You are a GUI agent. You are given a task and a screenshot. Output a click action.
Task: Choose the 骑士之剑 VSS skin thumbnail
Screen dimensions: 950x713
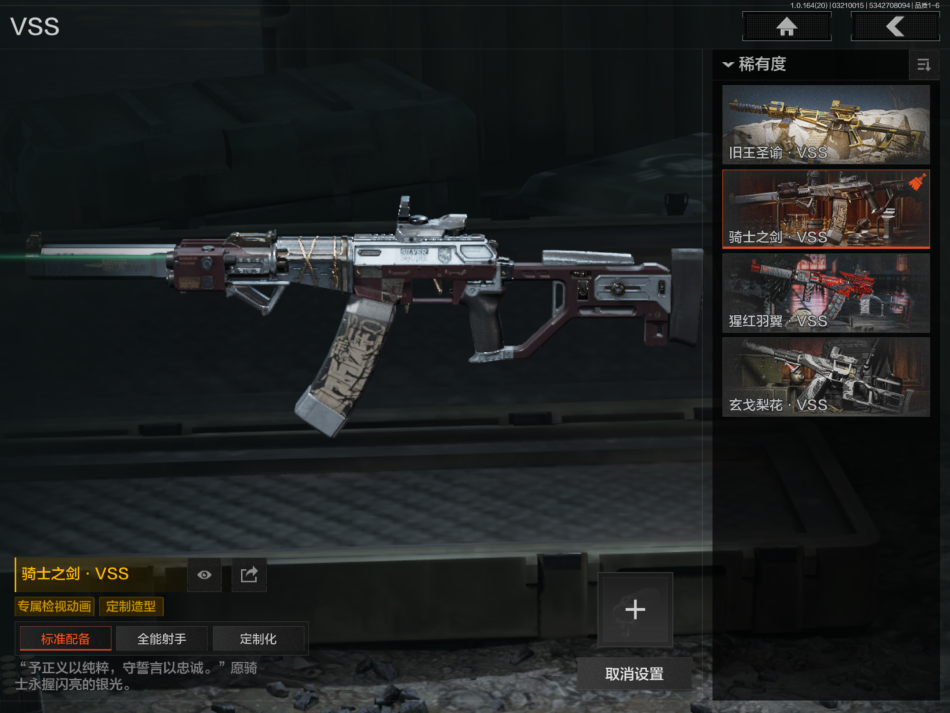coord(826,209)
